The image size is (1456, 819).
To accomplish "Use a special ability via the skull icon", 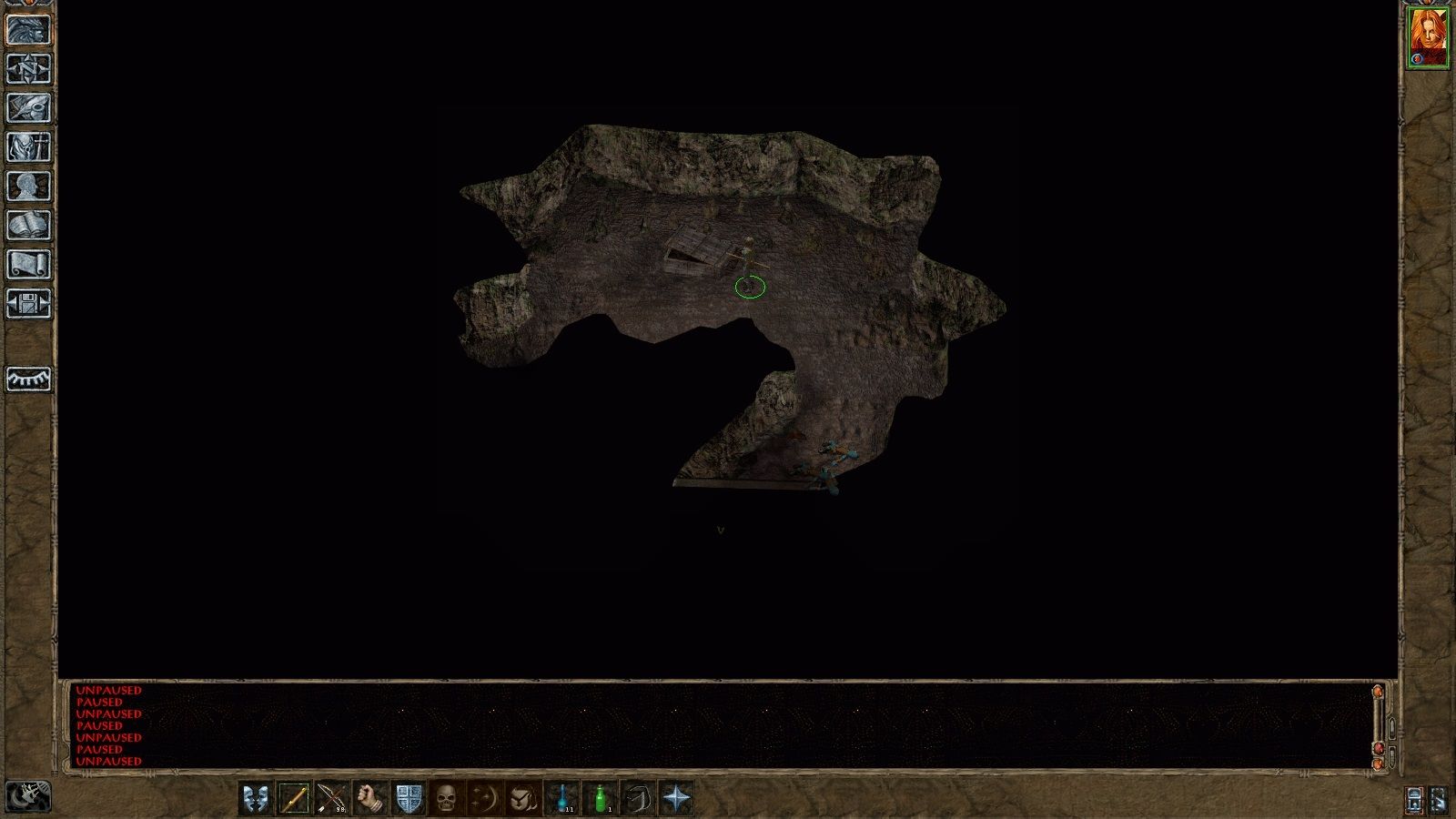I will coord(446,798).
